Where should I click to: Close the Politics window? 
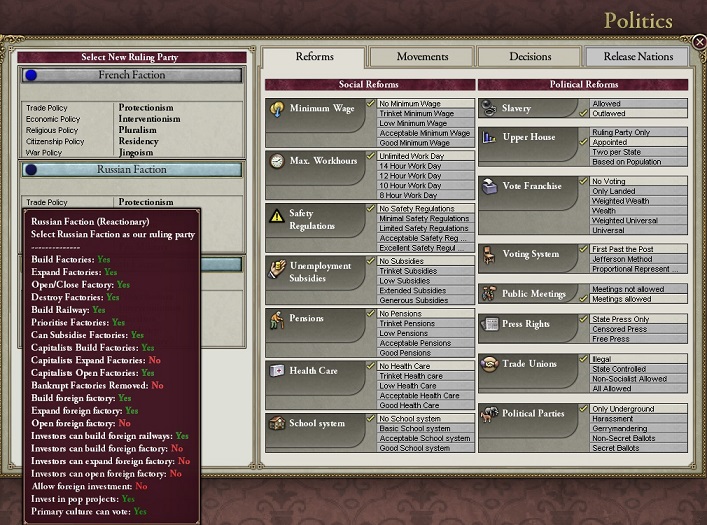[x=699, y=41]
